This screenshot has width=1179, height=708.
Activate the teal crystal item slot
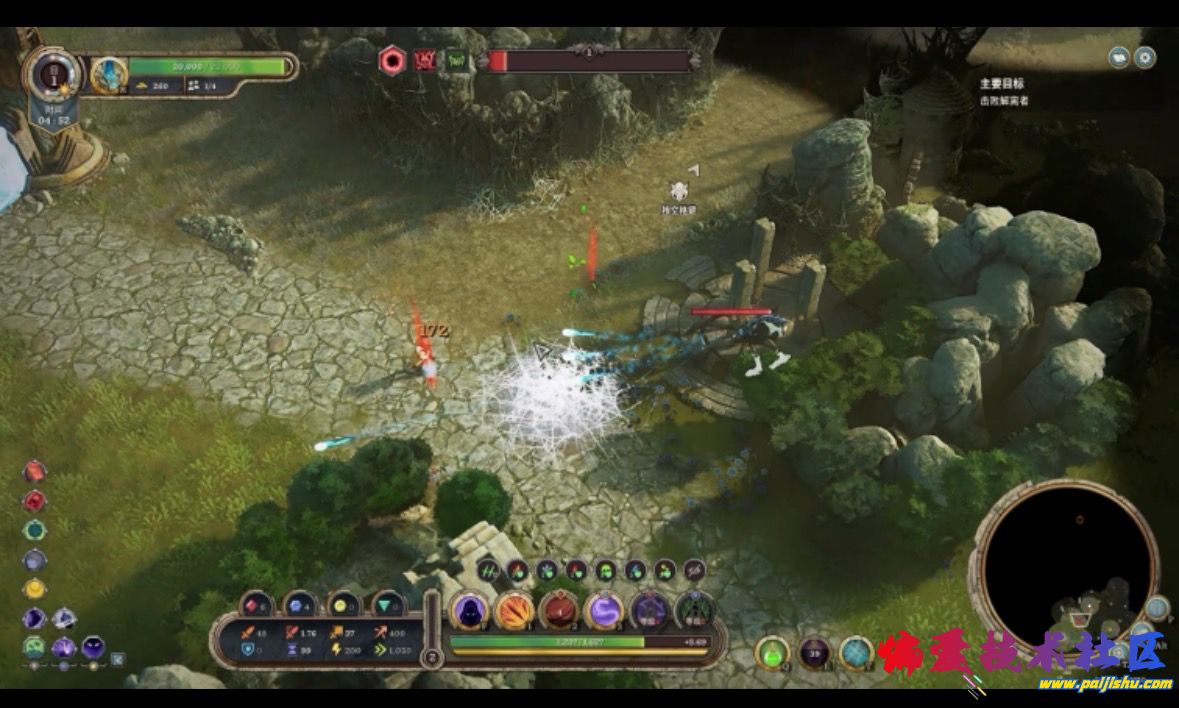[x=857, y=653]
